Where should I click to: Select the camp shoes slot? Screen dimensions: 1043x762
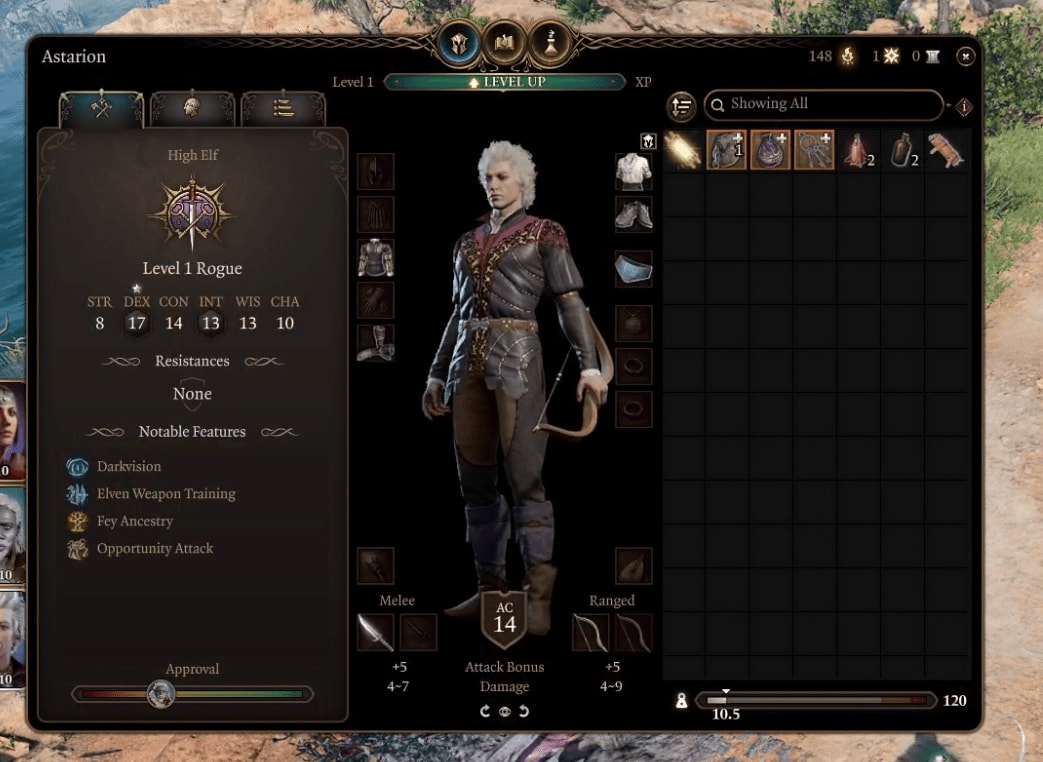(633, 213)
